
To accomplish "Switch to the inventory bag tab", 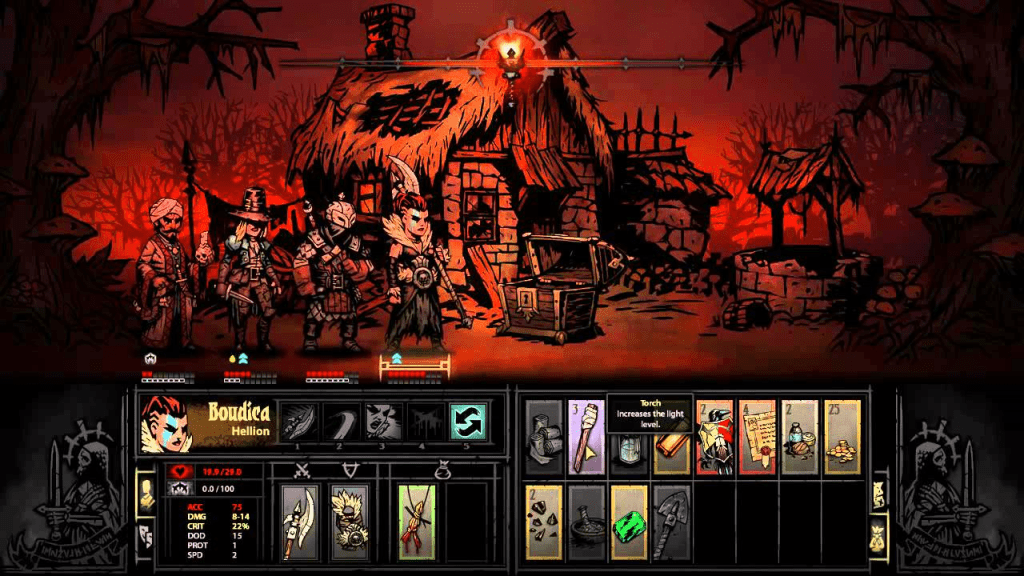I will (x=880, y=531).
